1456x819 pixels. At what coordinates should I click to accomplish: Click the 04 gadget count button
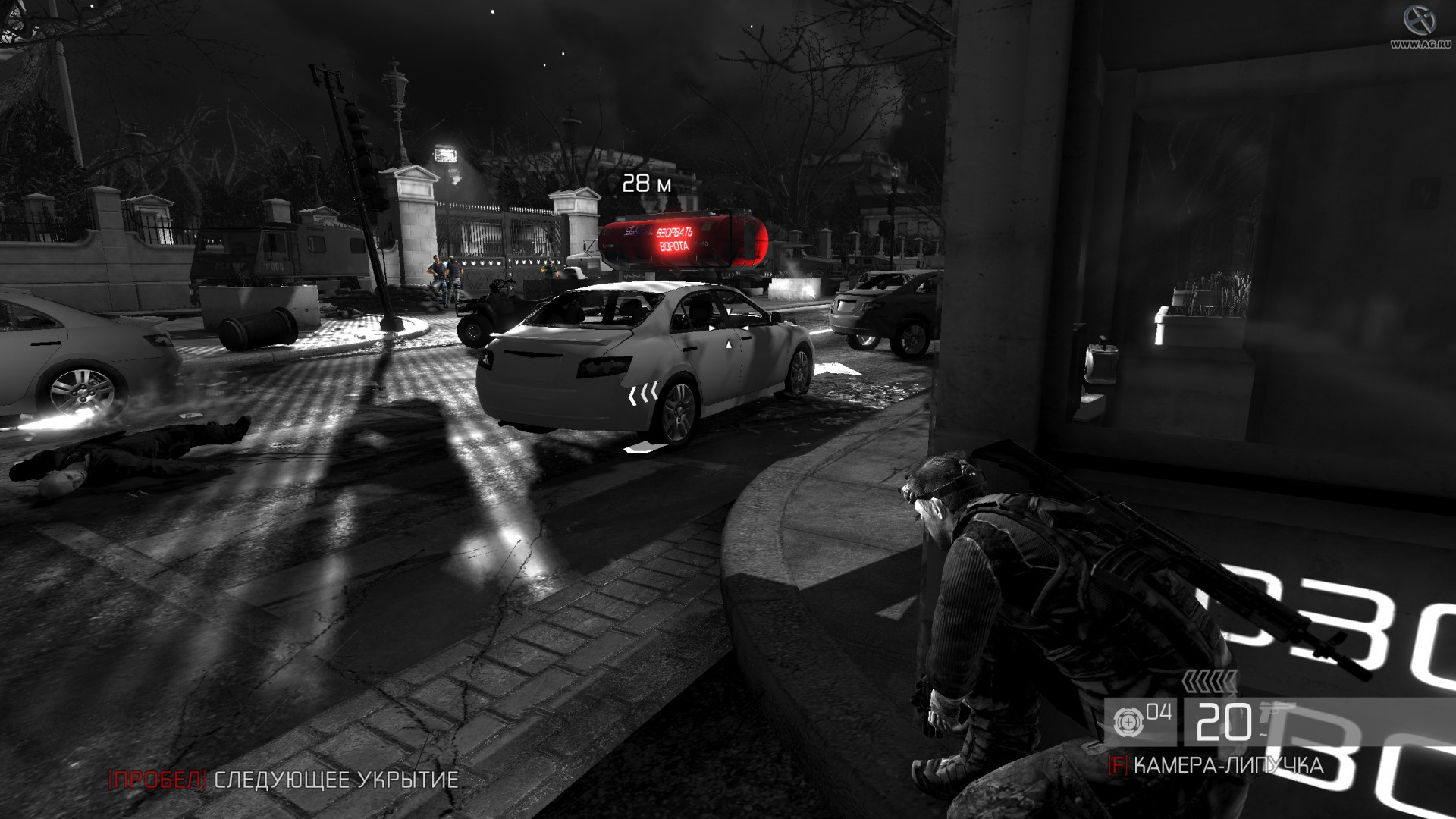point(1158,711)
